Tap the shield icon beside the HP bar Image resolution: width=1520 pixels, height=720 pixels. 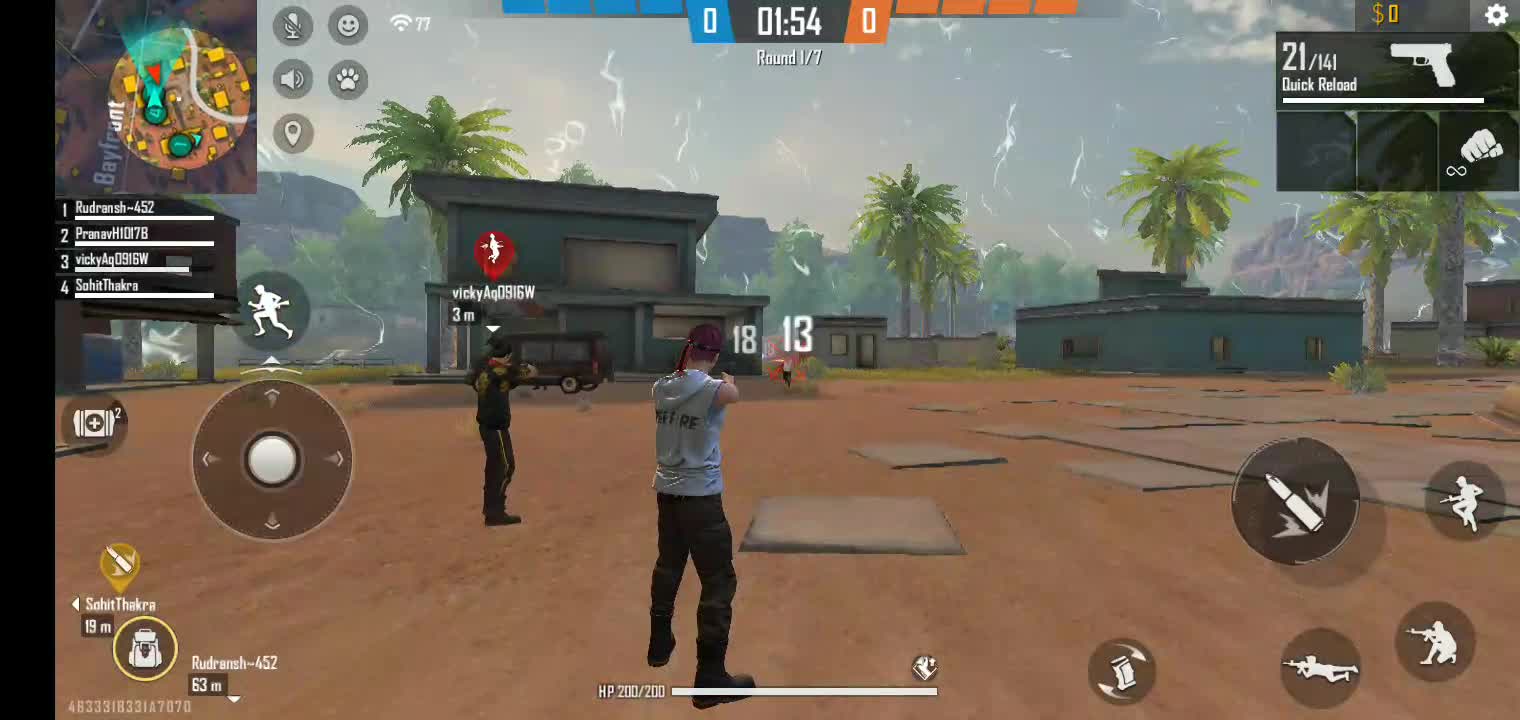(924, 667)
